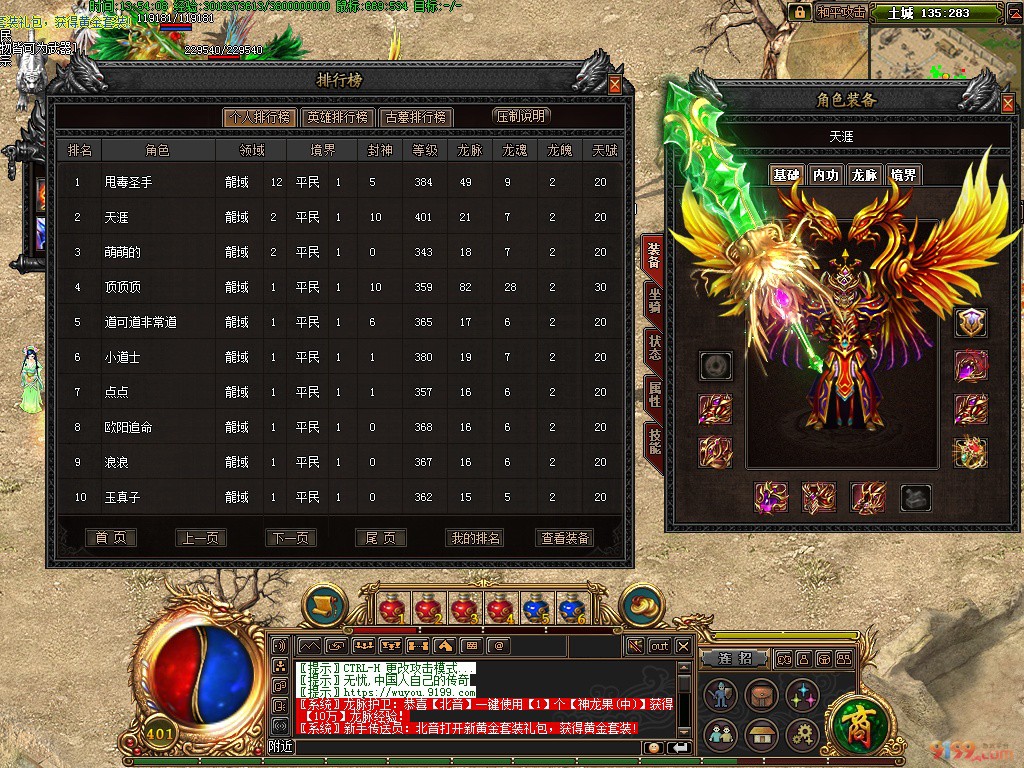The height and width of the screenshot is (768, 1024).
Task: Open the 技能 side tab
Action: pos(654,440)
